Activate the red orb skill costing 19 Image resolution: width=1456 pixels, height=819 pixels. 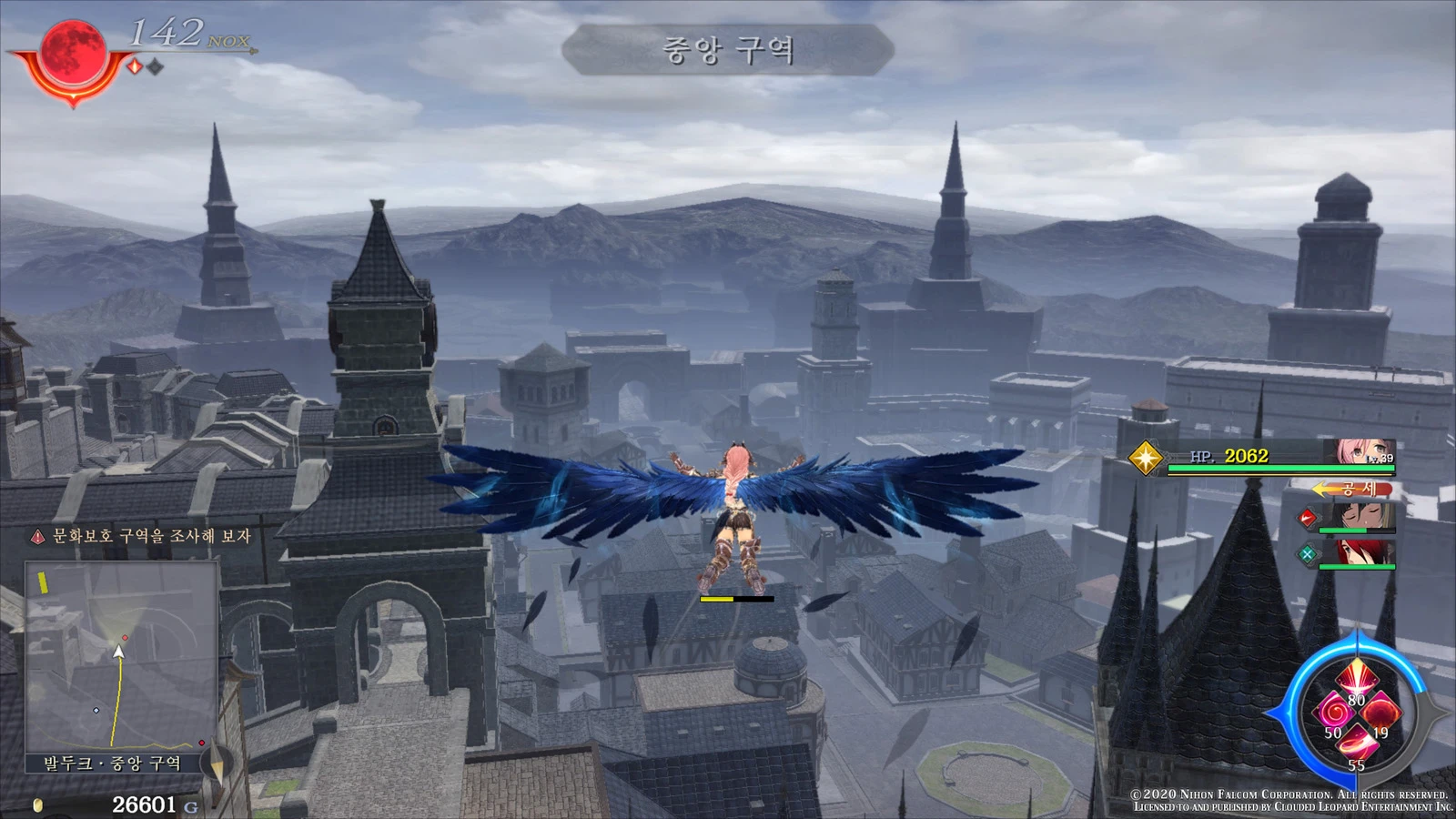(1380, 712)
